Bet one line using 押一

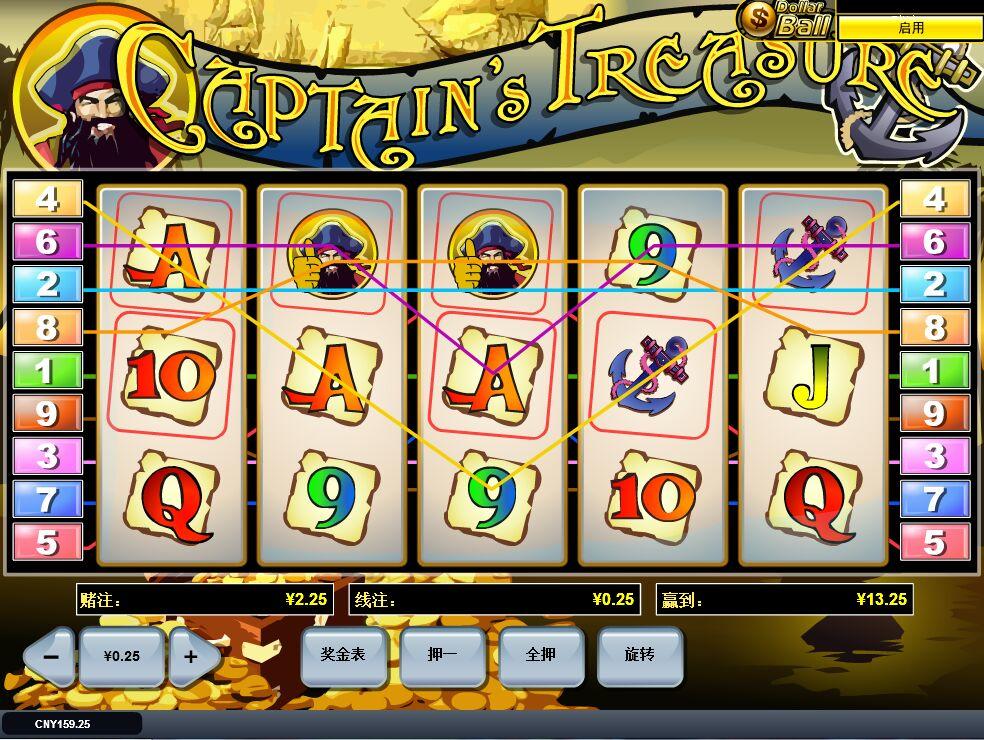tap(443, 655)
